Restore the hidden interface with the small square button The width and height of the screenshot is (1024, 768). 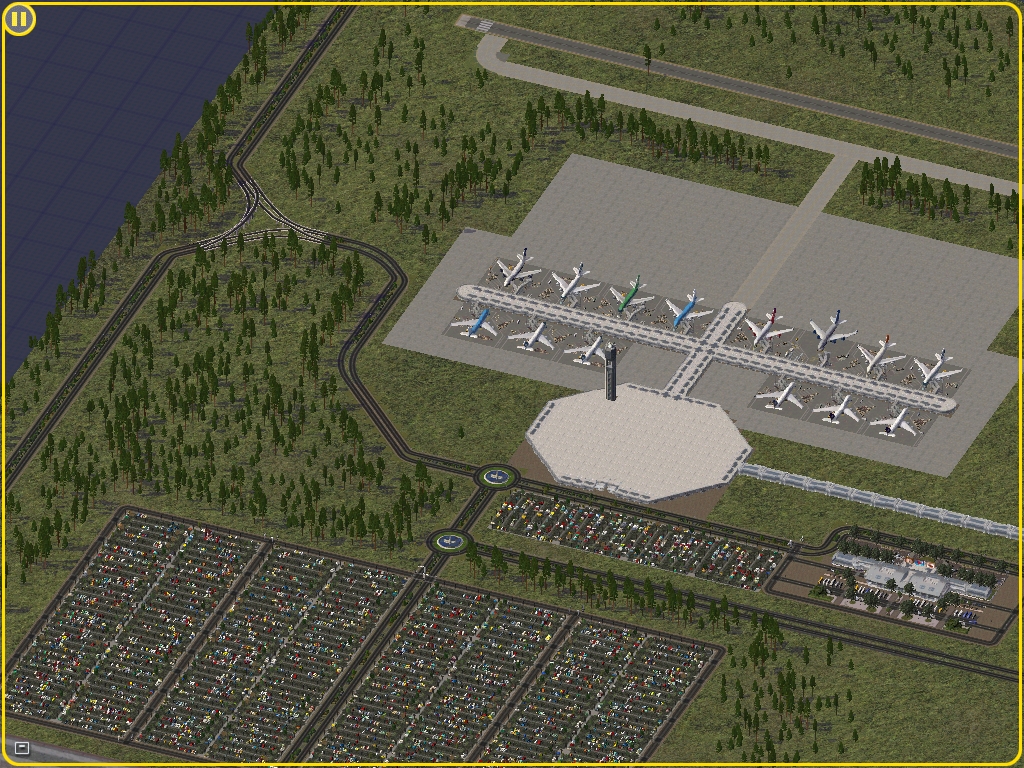pos(22,748)
